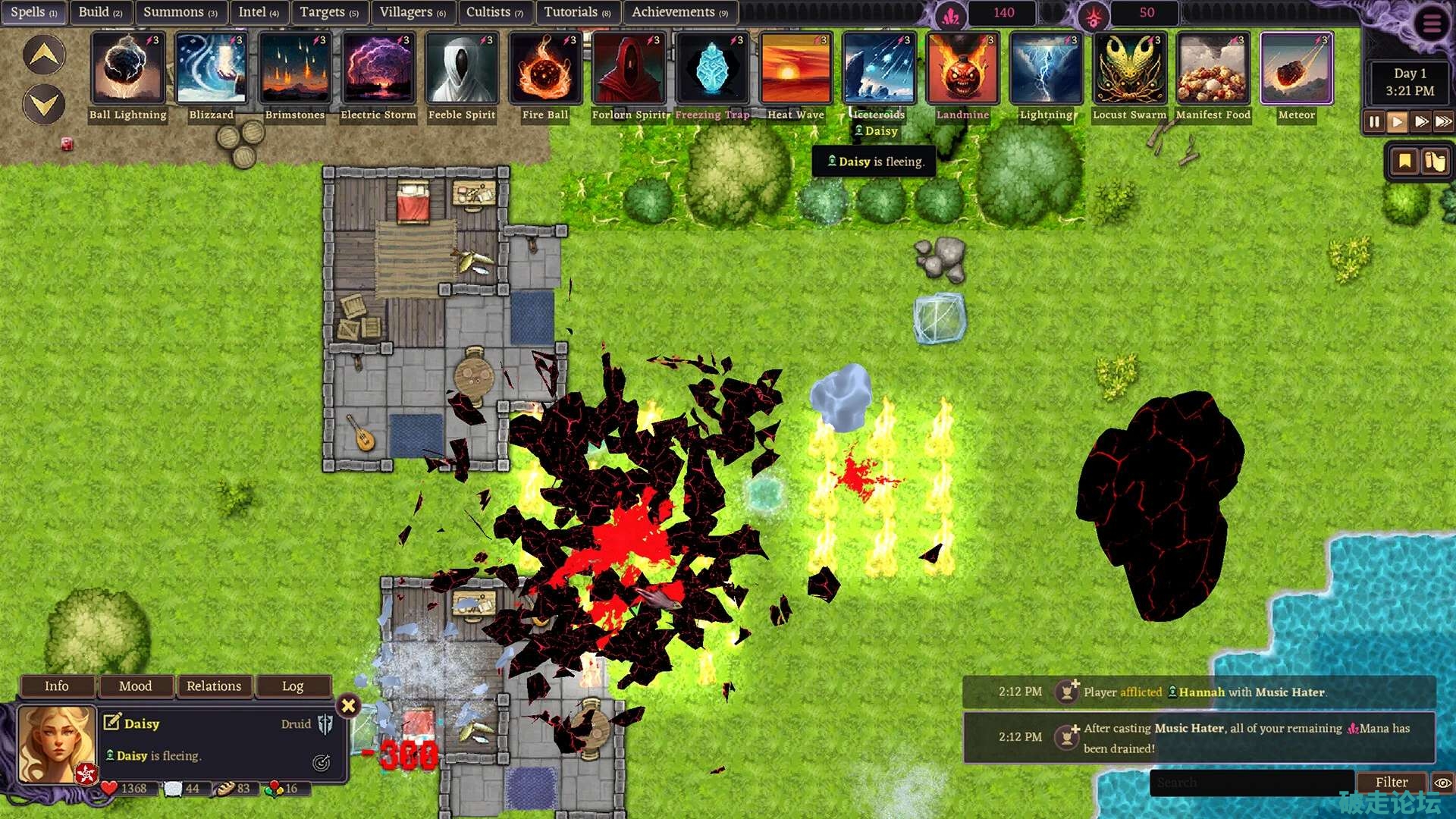Activate the Locust Swarm spell
Image resolution: width=1456 pixels, height=819 pixels.
1129,69
